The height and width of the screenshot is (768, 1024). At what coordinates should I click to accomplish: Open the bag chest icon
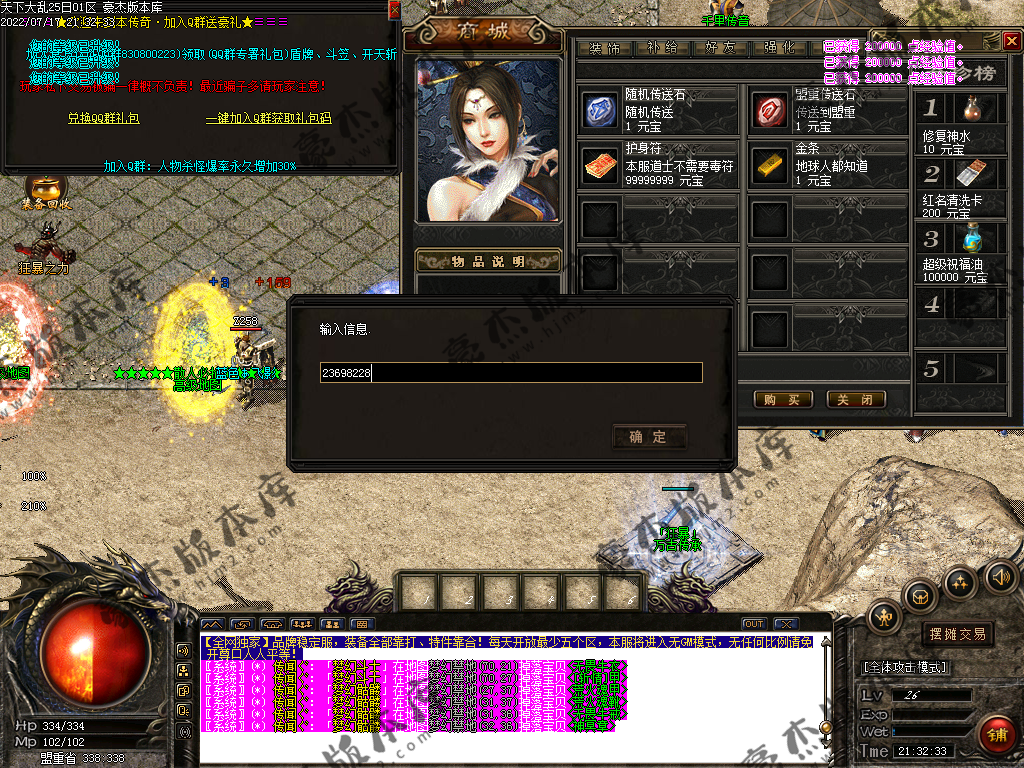pos(920,596)
